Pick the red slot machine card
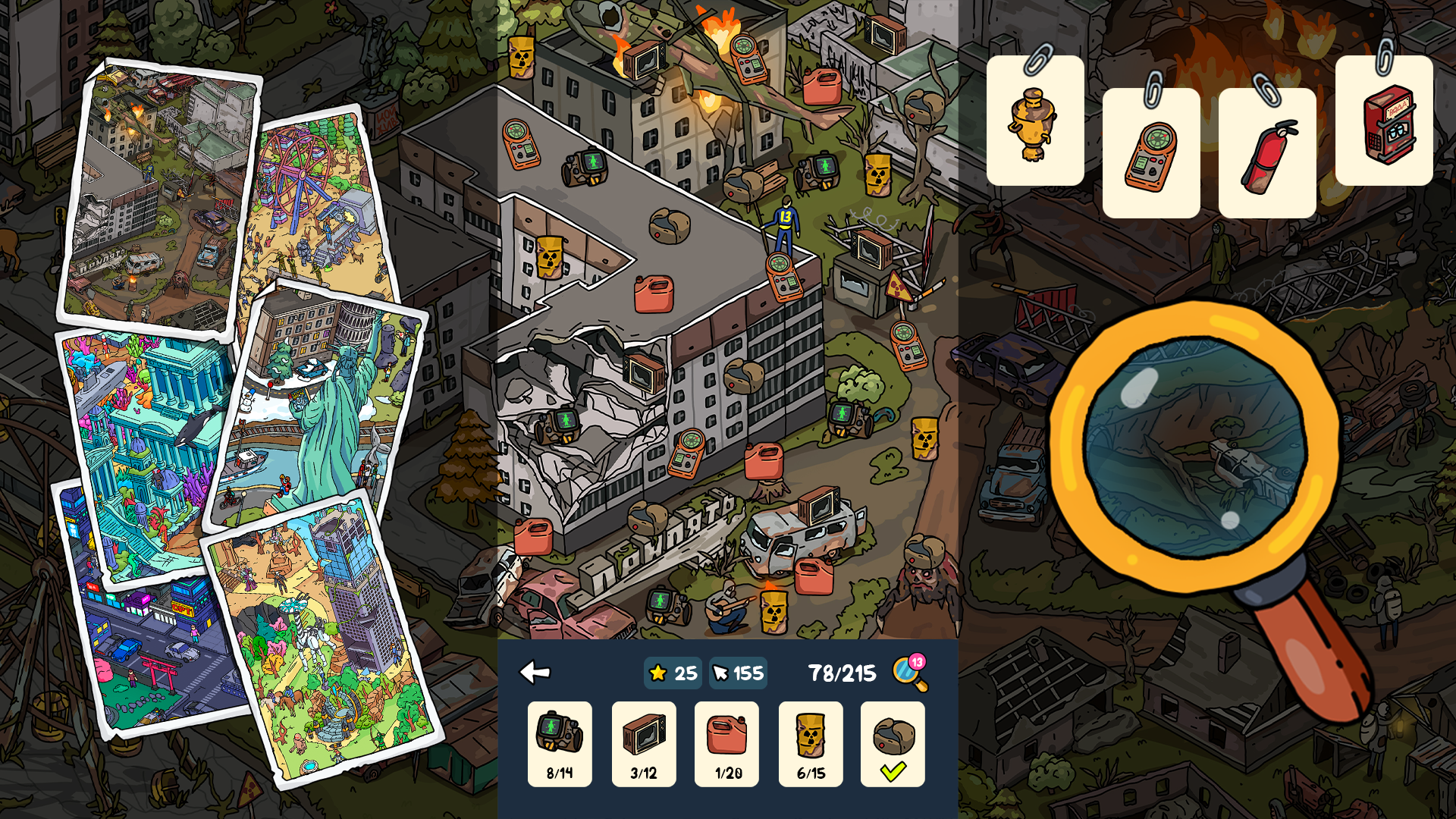Screen dimensions: 1456x819 [1384, 121]
